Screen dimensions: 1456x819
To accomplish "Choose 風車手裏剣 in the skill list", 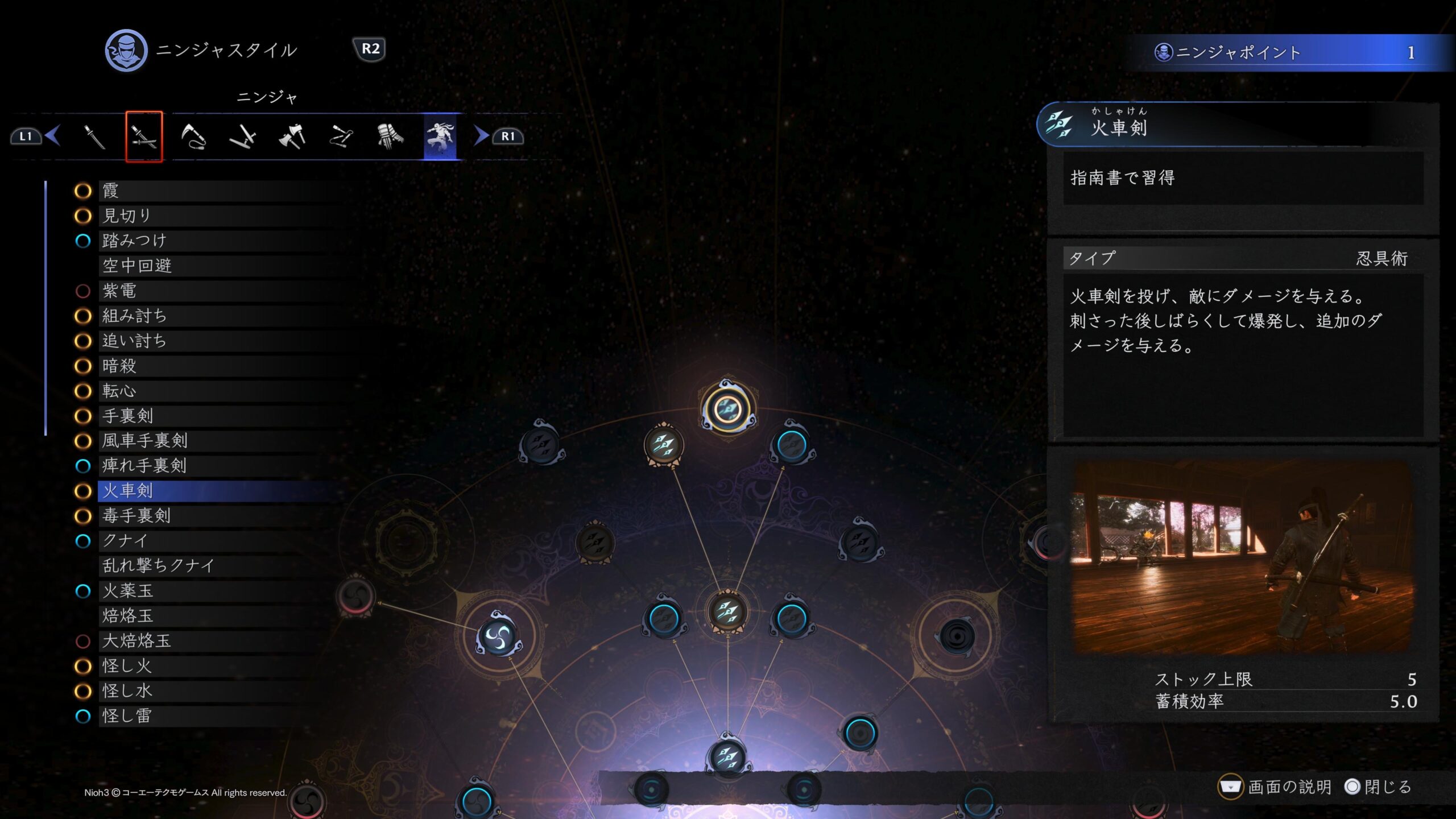I will tap(144, 441).
